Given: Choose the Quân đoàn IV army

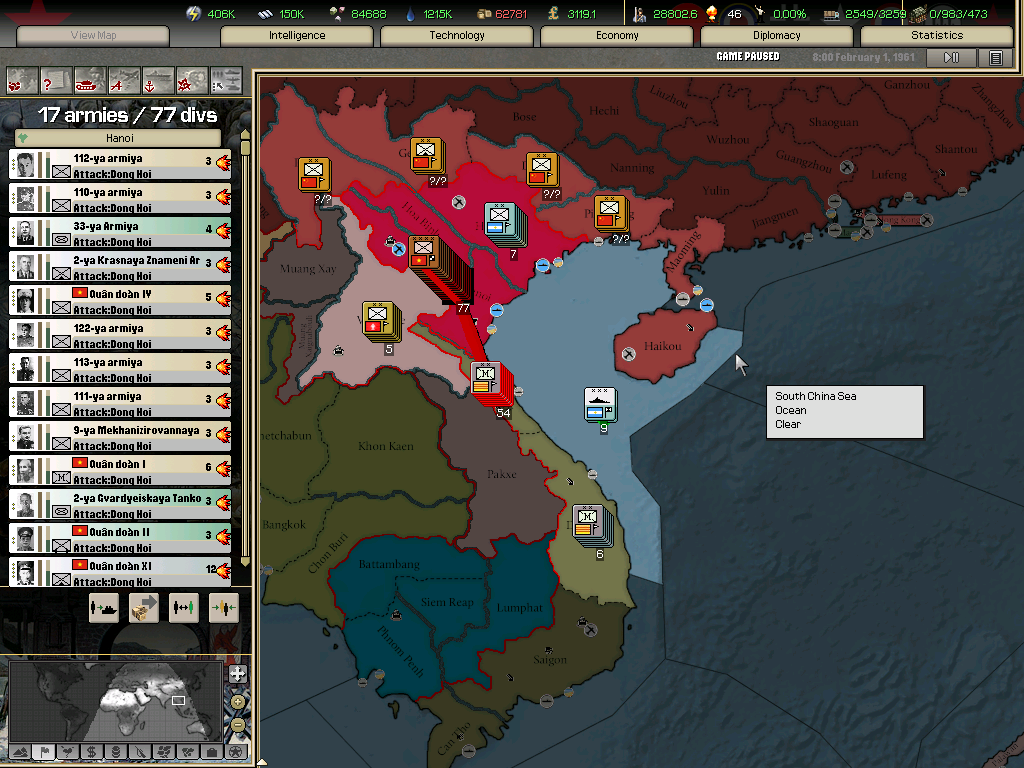Looking at the screenshot, I should click(x=120, y=300).
